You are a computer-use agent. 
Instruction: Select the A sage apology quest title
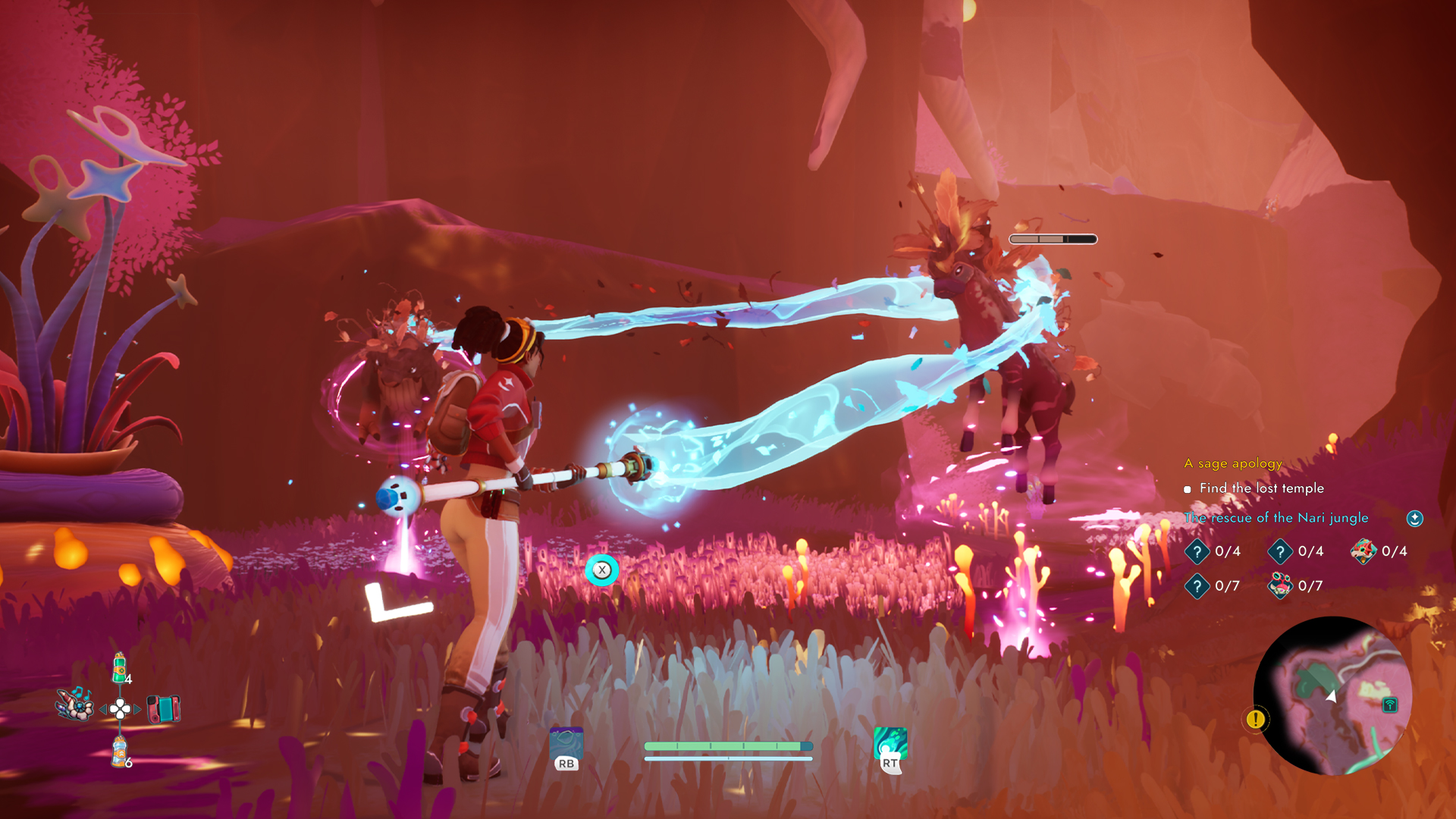1232,463
